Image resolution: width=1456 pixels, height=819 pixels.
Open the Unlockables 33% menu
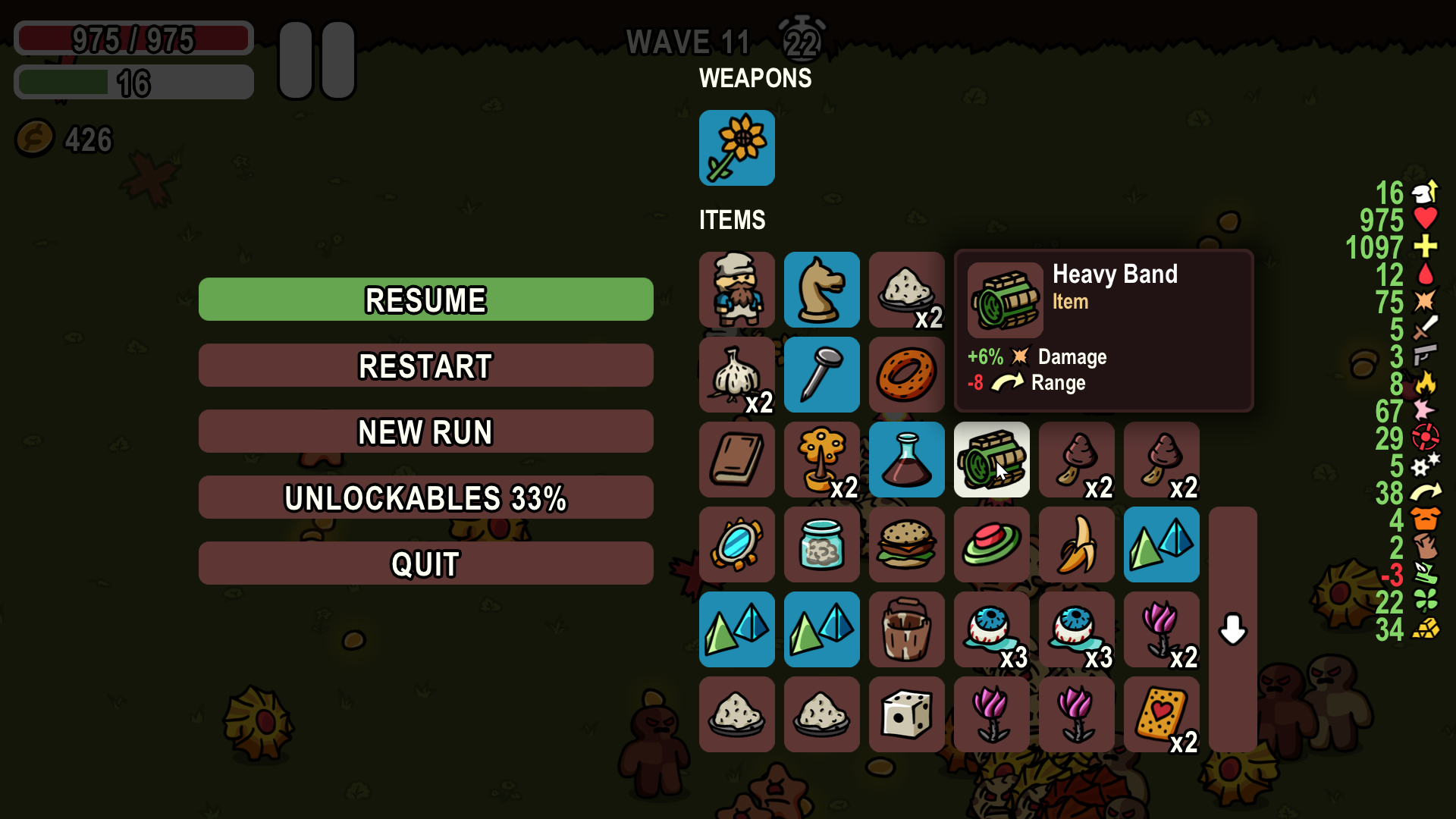425,497
